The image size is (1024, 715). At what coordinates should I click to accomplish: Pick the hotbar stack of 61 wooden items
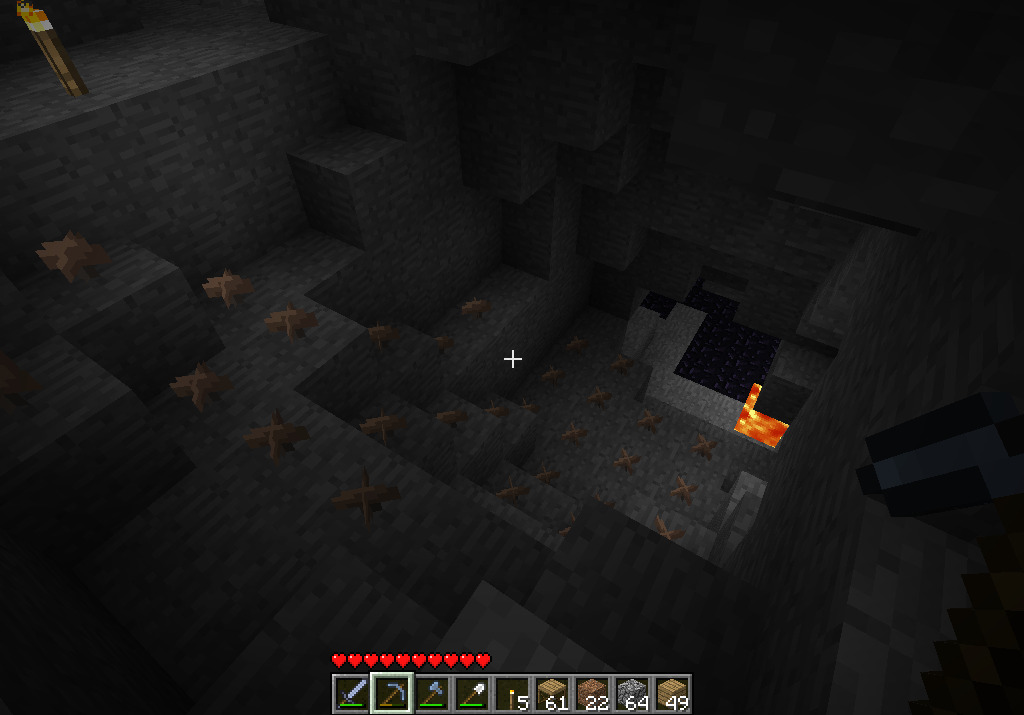point(552,693)
